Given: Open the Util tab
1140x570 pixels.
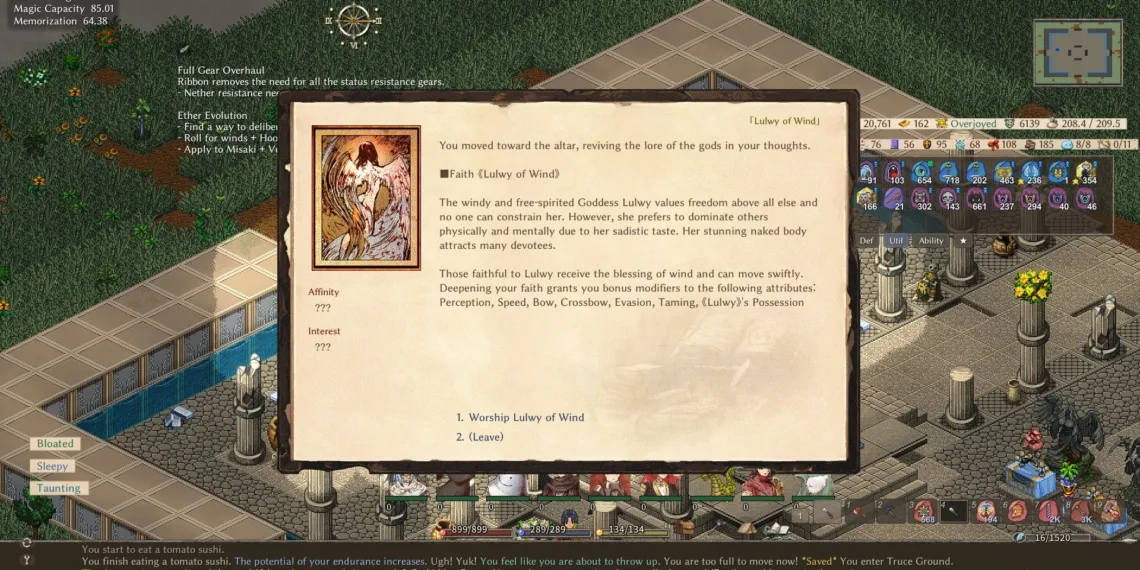Looking at the screenshot, I should coord(895,241).
